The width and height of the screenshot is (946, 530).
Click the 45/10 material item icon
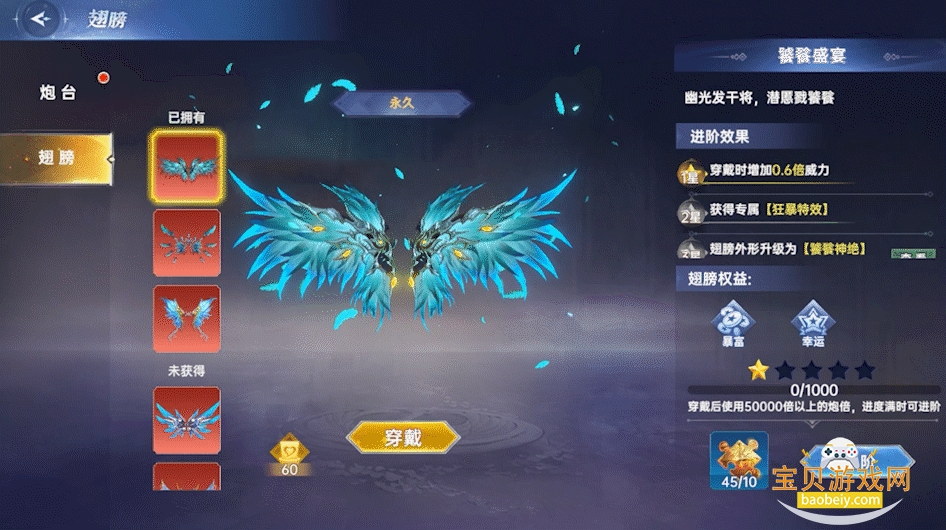tap(739, 459)
